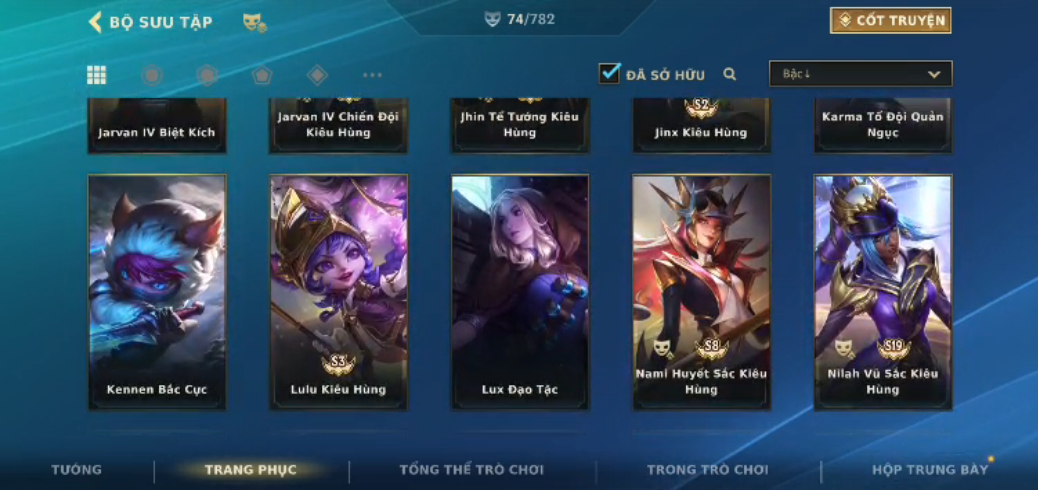This screenshot has height=490, width=1038.
Task: Click the mask icon beside the title
Action: [254, 22]
